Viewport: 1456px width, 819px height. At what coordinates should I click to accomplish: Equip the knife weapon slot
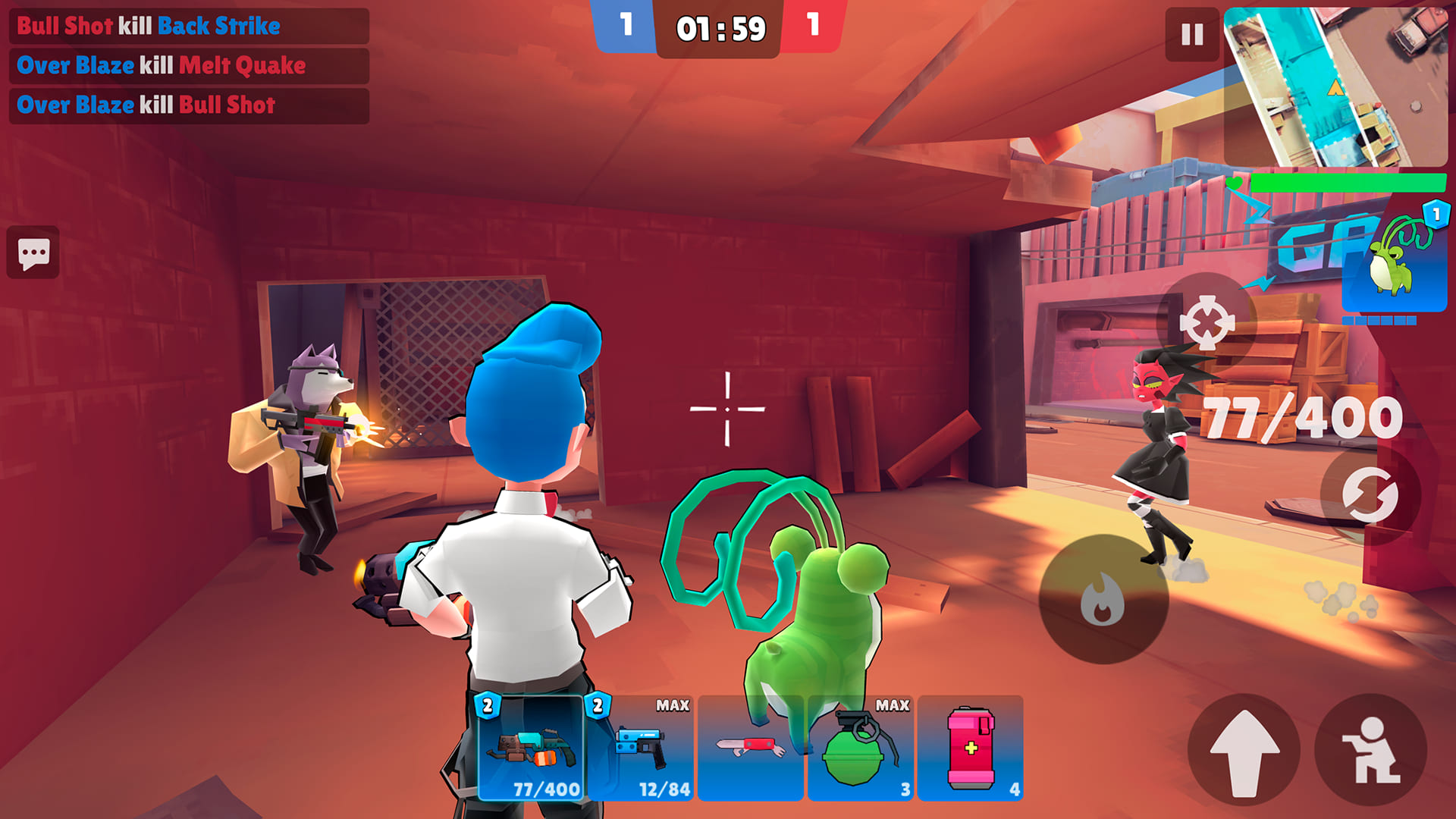pyautogui.click(x=752, y=747)
